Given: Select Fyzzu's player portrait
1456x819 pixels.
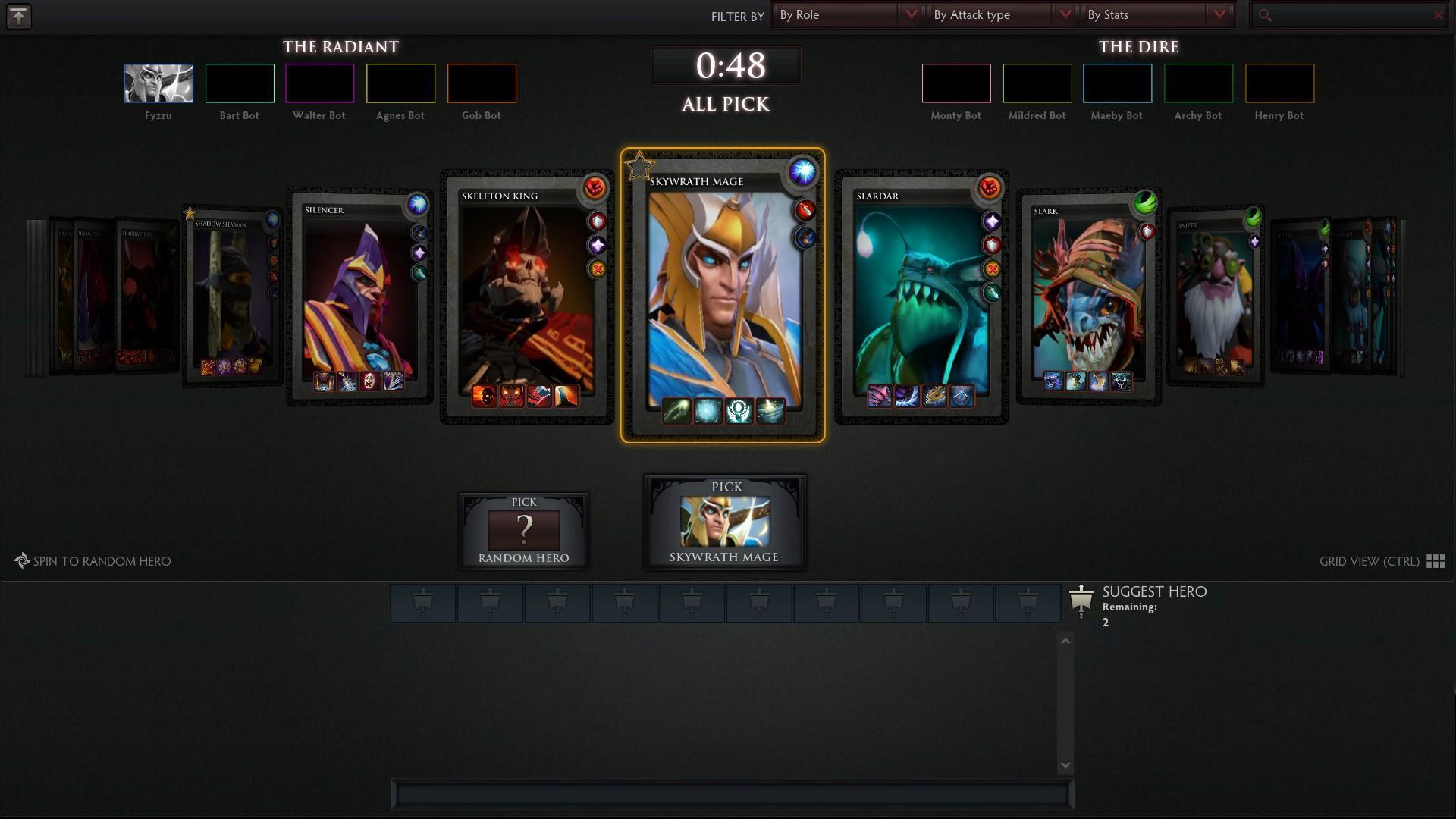Looking at the screenshot, I should (x=158, y=83).
